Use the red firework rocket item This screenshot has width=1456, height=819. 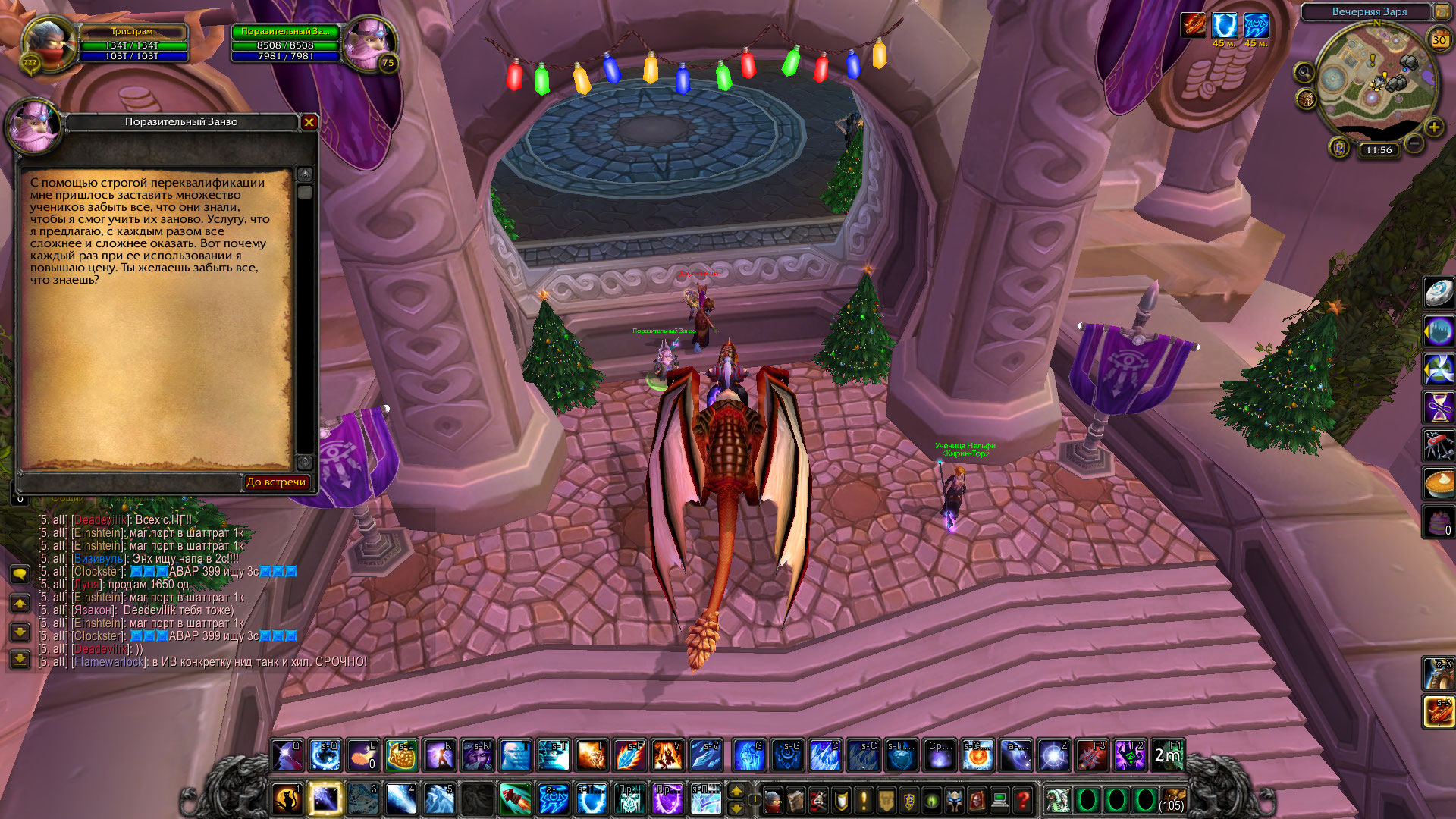[516, 799]
